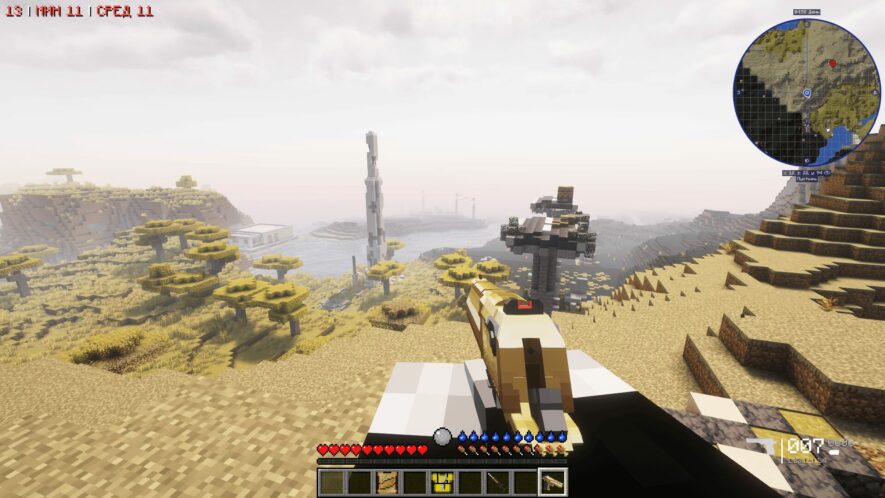
Task: Select the golden pistol hotbar slot
Action: (x=551, y=482)
